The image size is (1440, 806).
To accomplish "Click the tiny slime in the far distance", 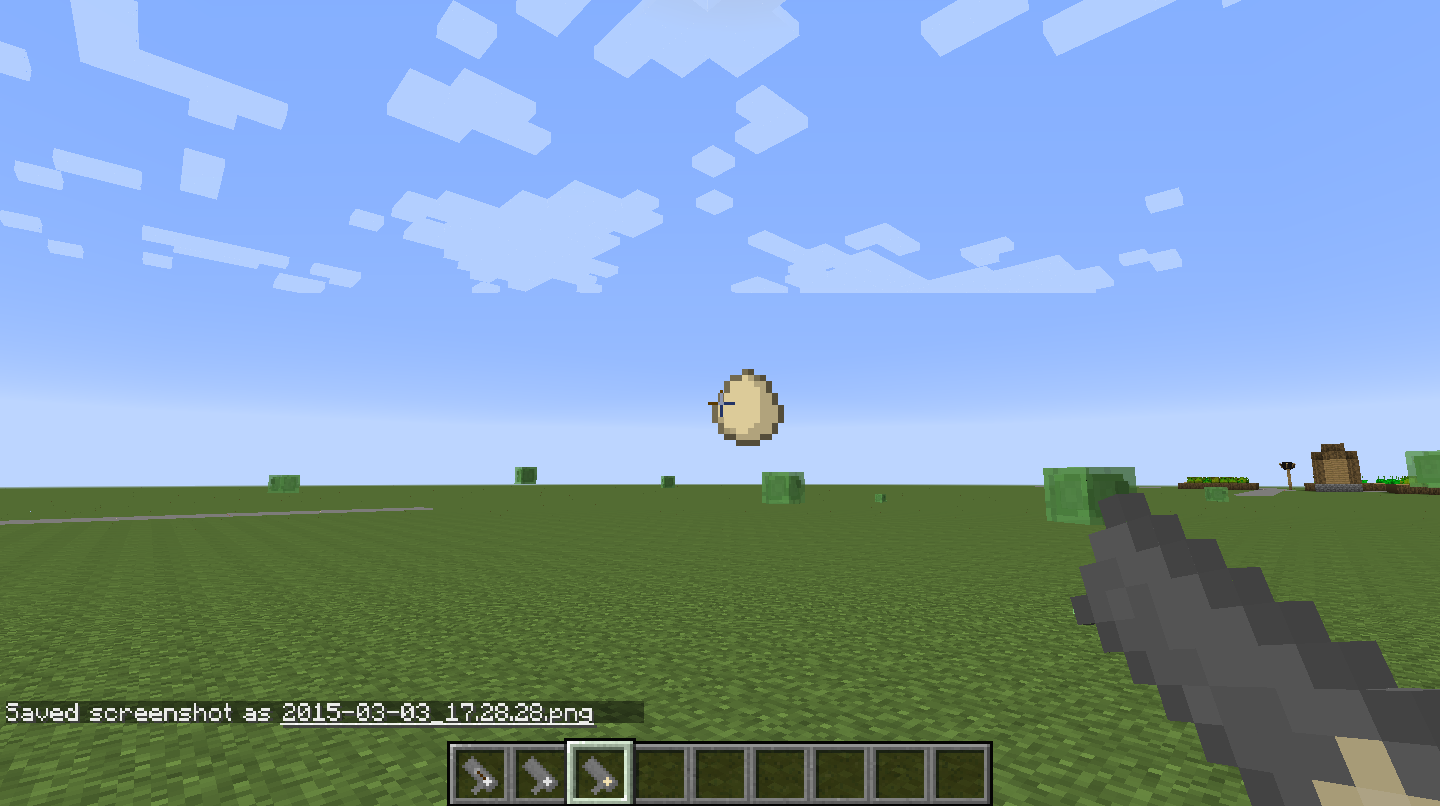I will pos(882,497).
